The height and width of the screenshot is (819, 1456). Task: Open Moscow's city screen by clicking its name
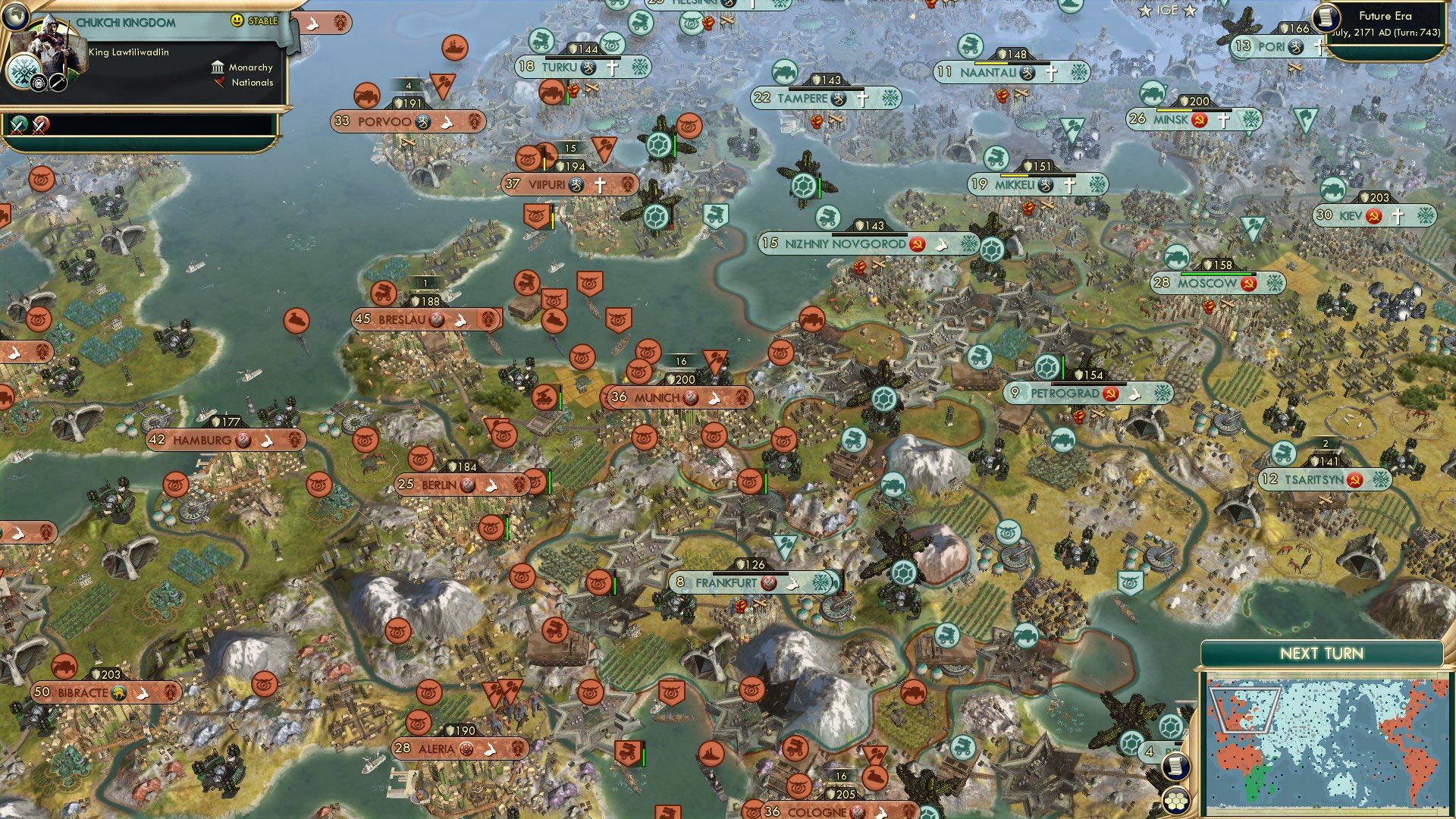1206,282
